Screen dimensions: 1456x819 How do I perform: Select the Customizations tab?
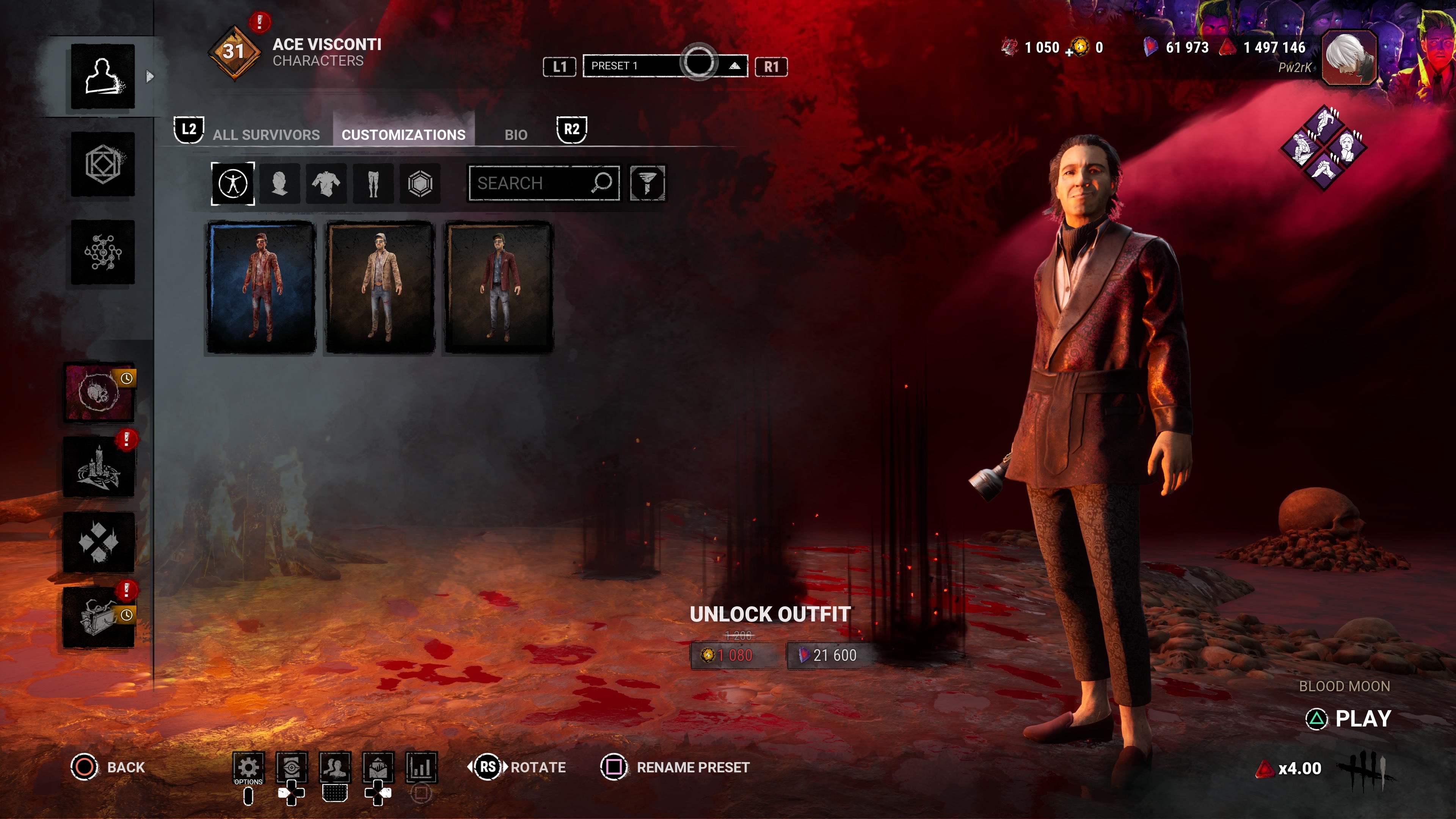403,135
